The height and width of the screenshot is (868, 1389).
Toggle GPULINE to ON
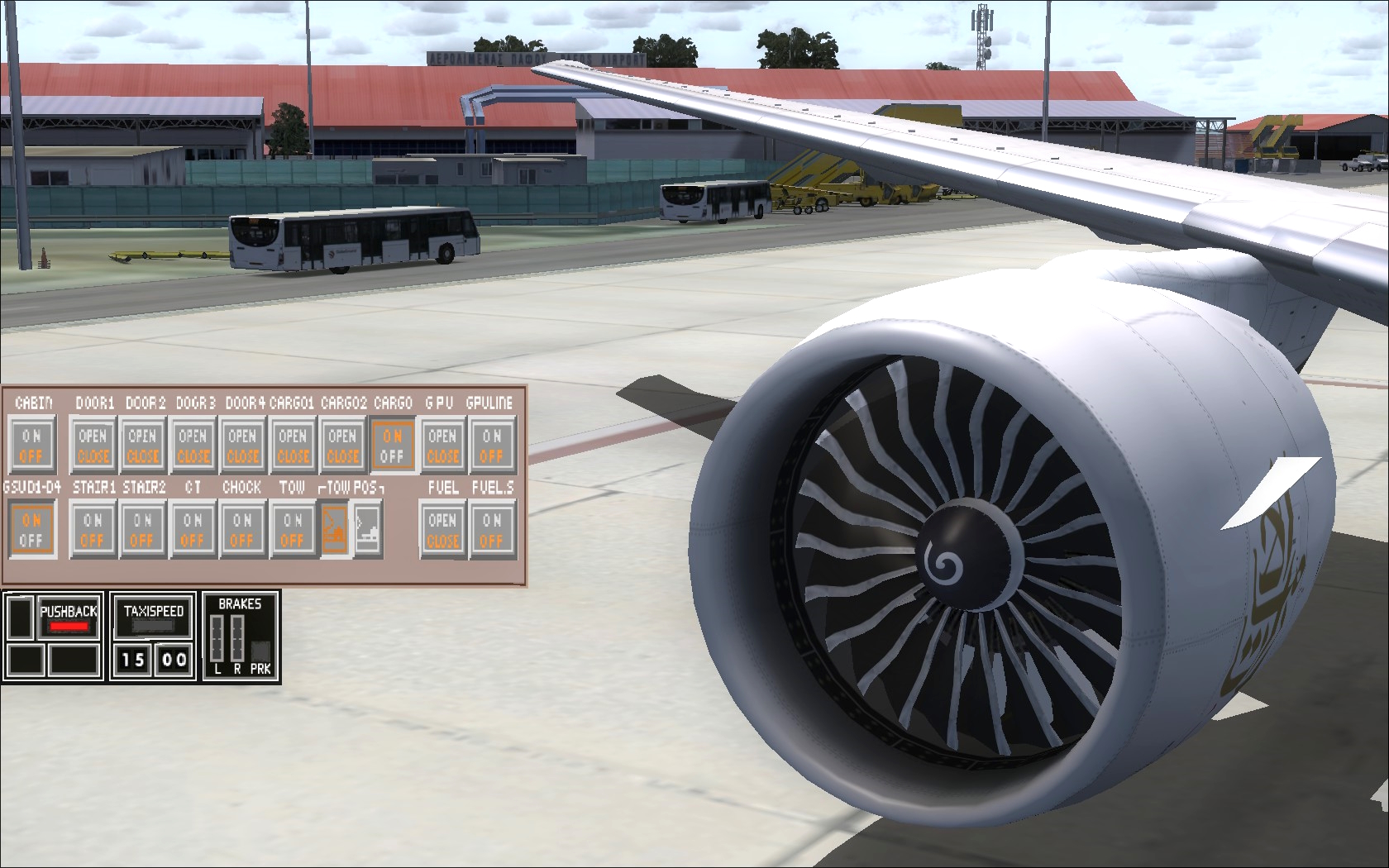point(492,436)
